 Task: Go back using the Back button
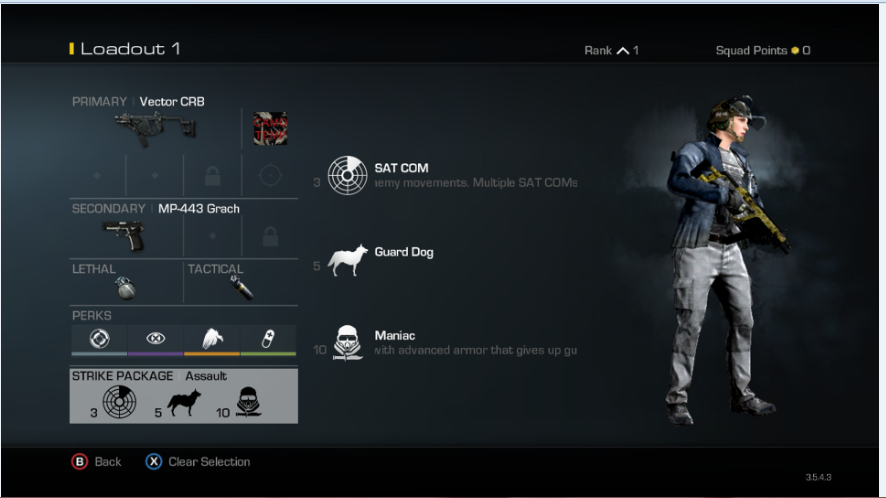point(97,462)
